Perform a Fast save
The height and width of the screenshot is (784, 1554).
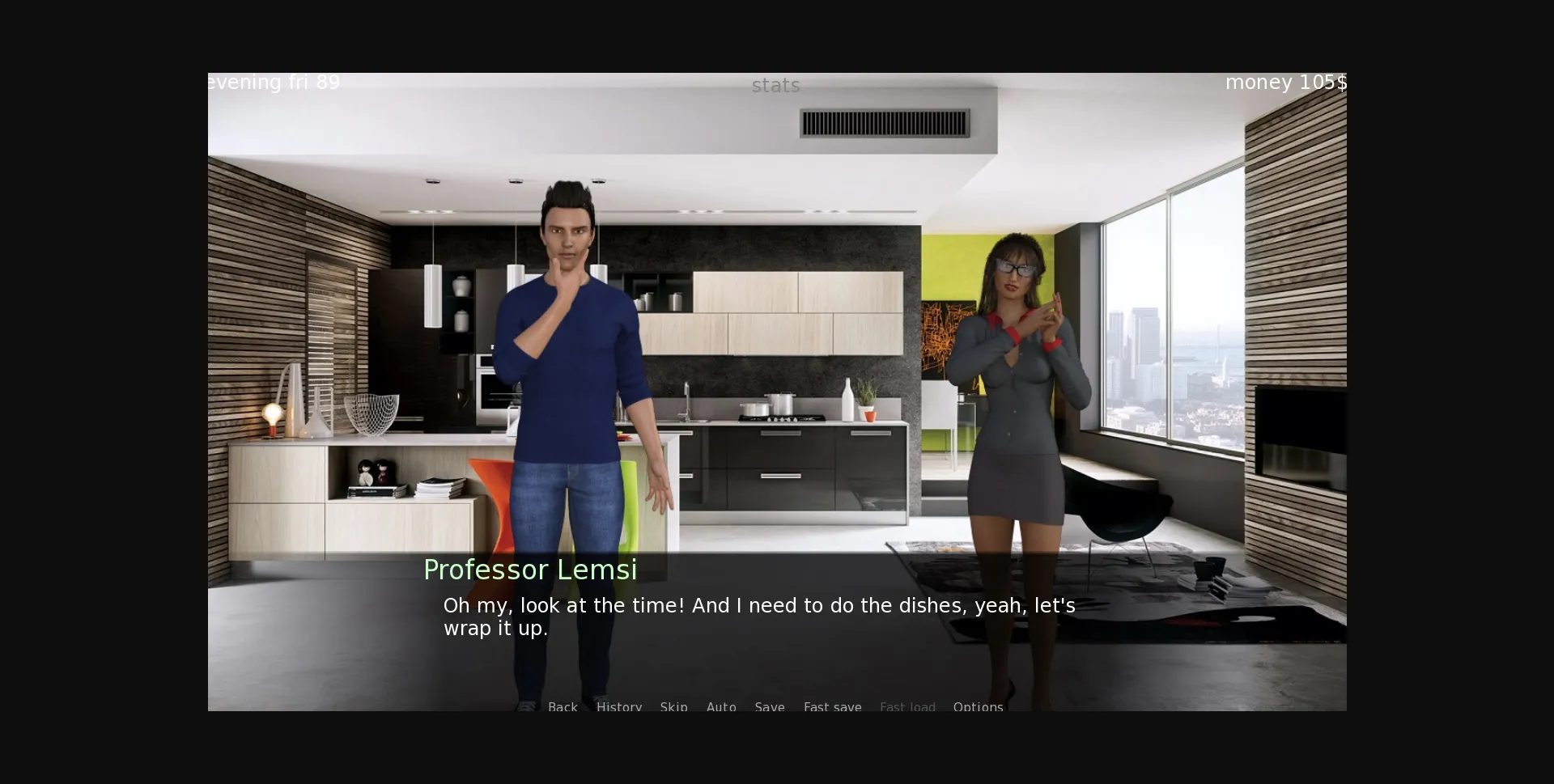(832, 707)
